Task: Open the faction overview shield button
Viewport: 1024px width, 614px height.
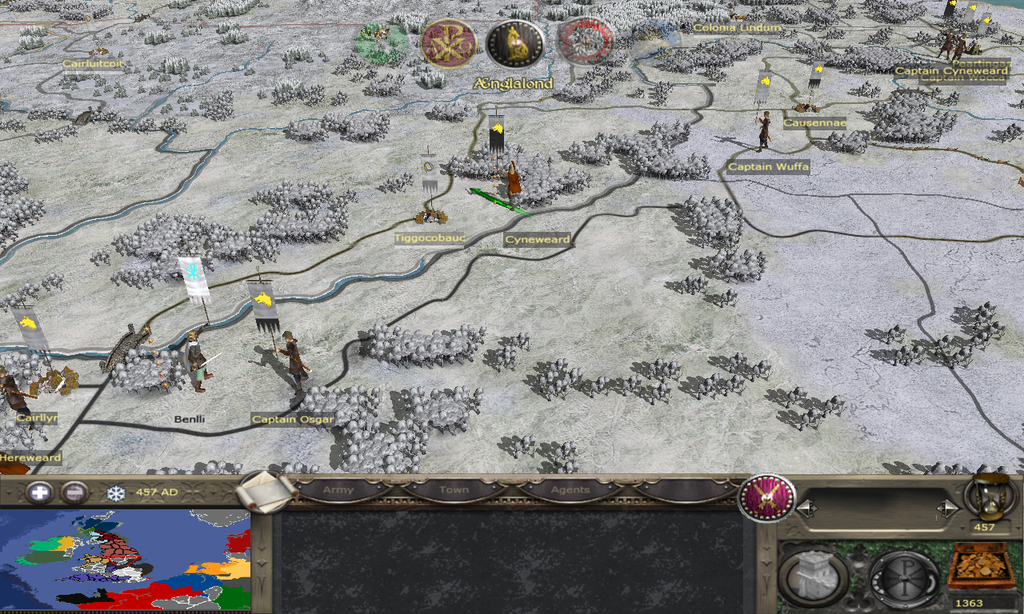Action: click(x=766, y=497)
